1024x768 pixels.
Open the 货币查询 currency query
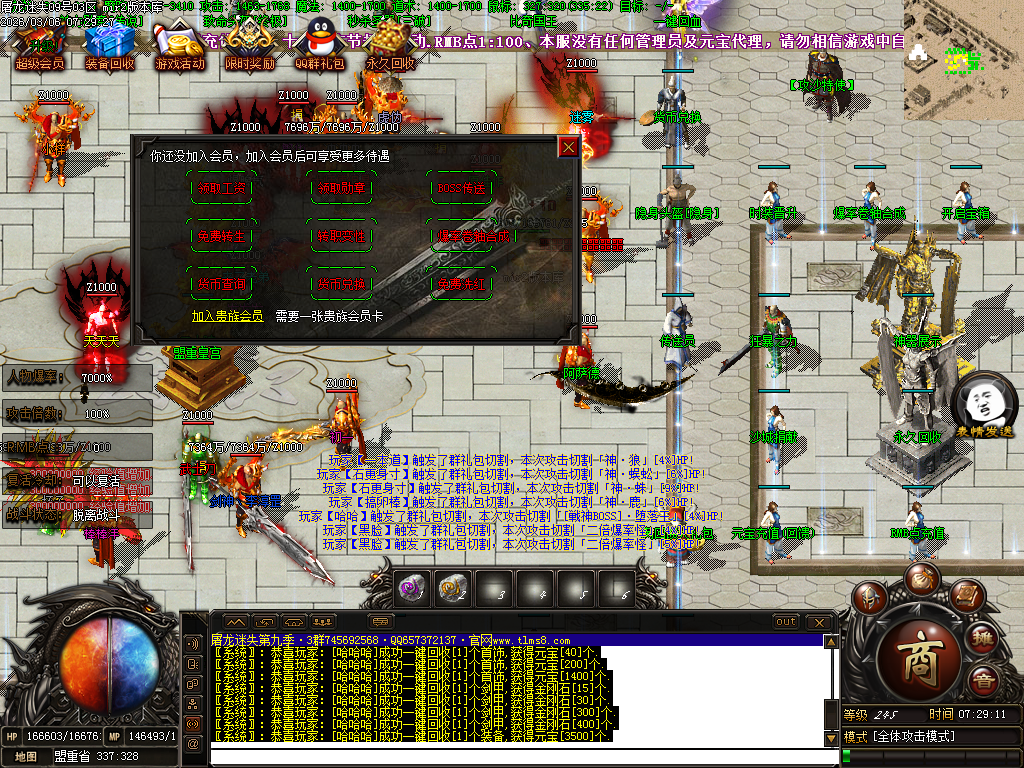click(220, 284)
